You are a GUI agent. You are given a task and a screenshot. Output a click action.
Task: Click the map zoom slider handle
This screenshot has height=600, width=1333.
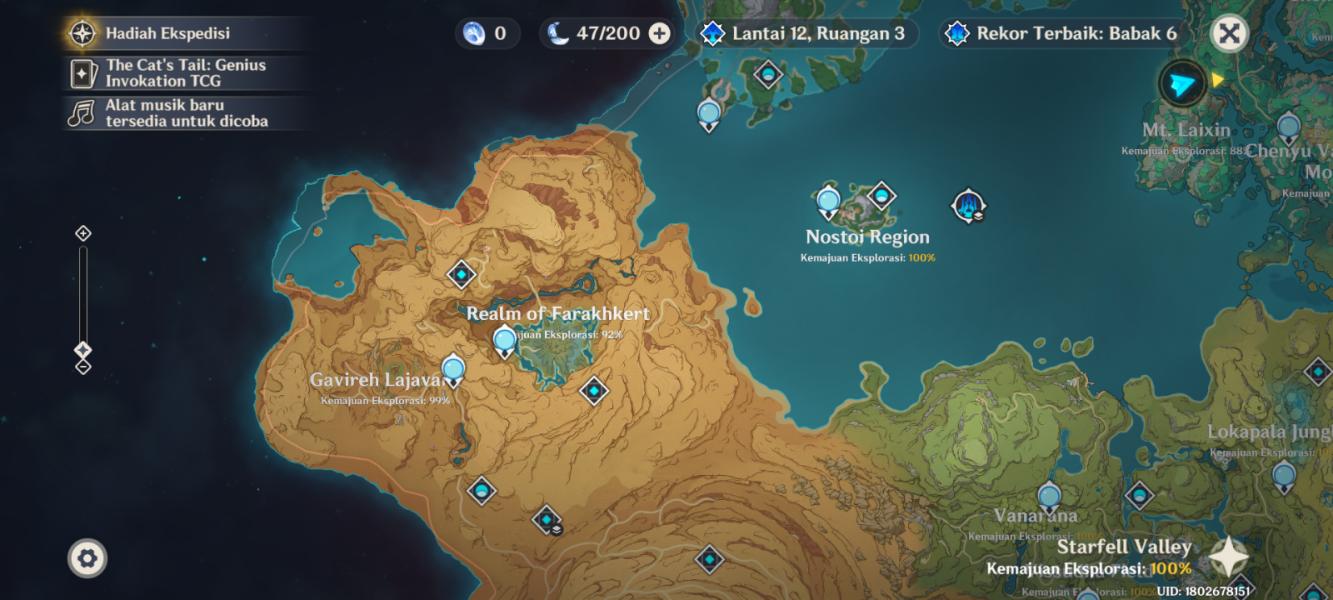[x=83, y=351]
